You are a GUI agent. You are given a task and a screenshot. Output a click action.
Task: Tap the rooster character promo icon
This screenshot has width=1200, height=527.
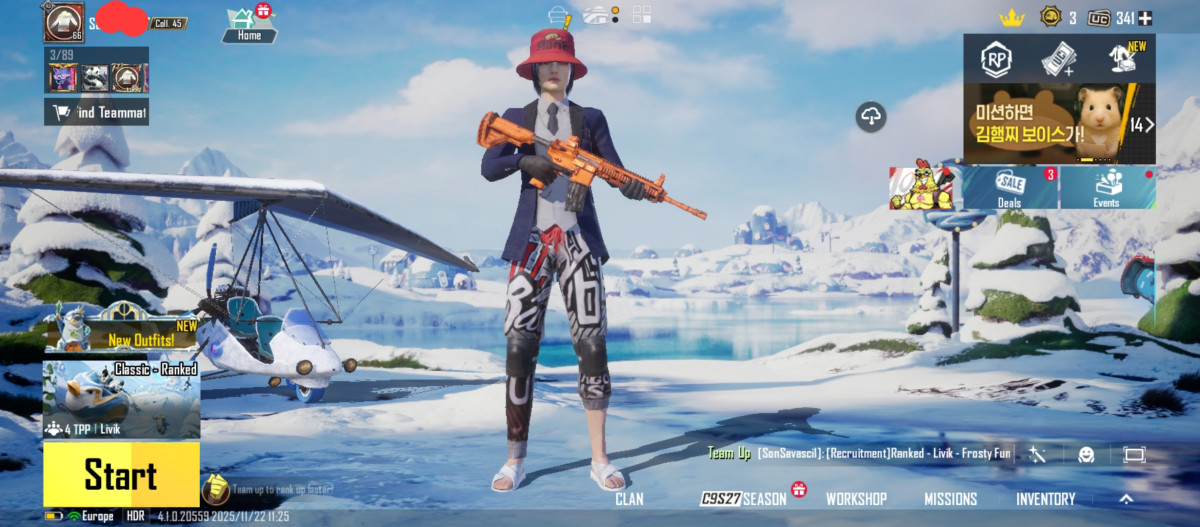click(x=921, y=188)
